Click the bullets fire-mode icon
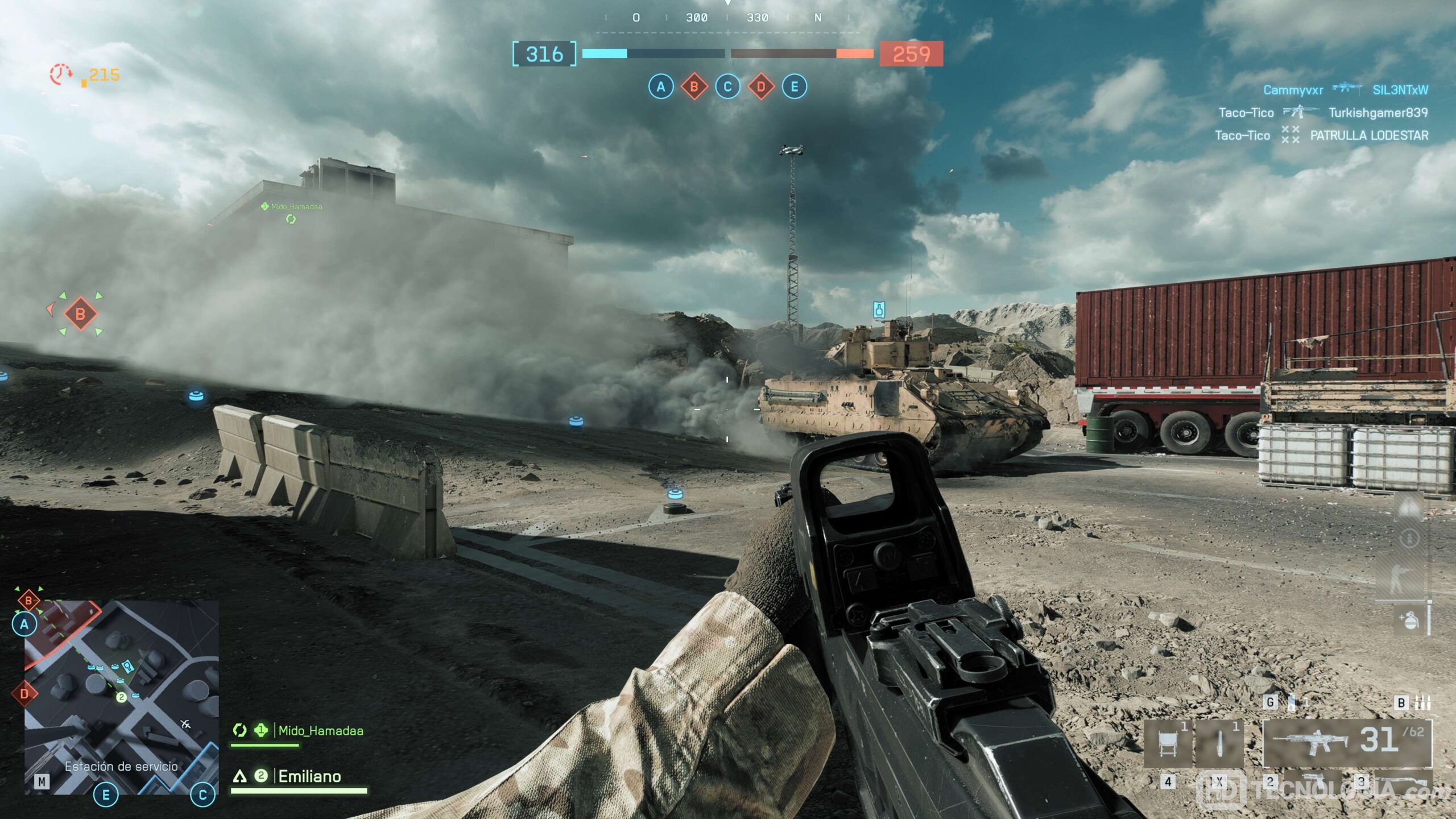This screenshot has height=819, width=1456. 1423,702
